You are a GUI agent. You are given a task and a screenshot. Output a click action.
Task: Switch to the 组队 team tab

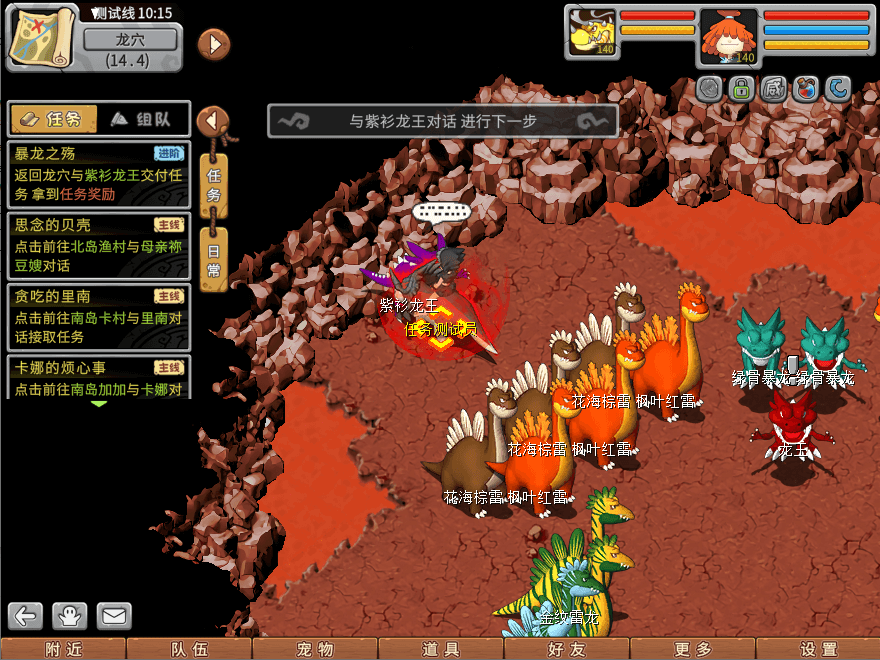tap(141, 119)
